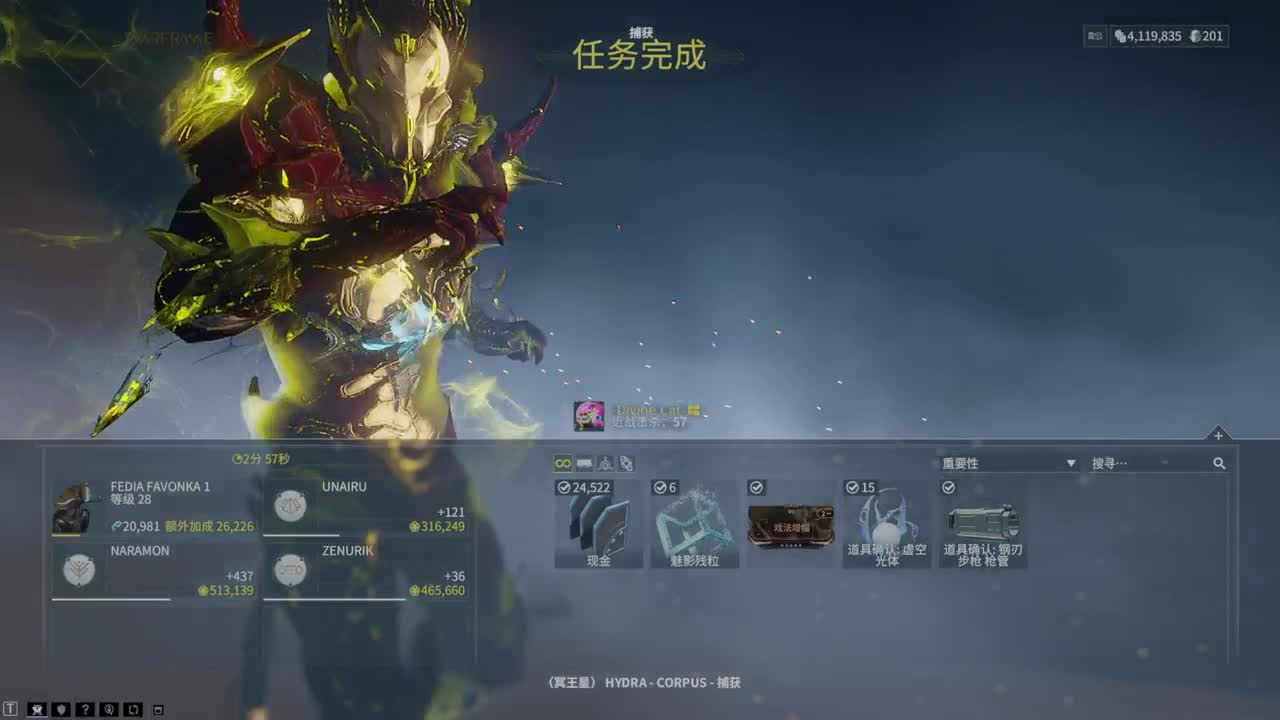Expand the plus control above the rewards panel
Viewport: 1280px width, 720px height.
pos(1218,435)
